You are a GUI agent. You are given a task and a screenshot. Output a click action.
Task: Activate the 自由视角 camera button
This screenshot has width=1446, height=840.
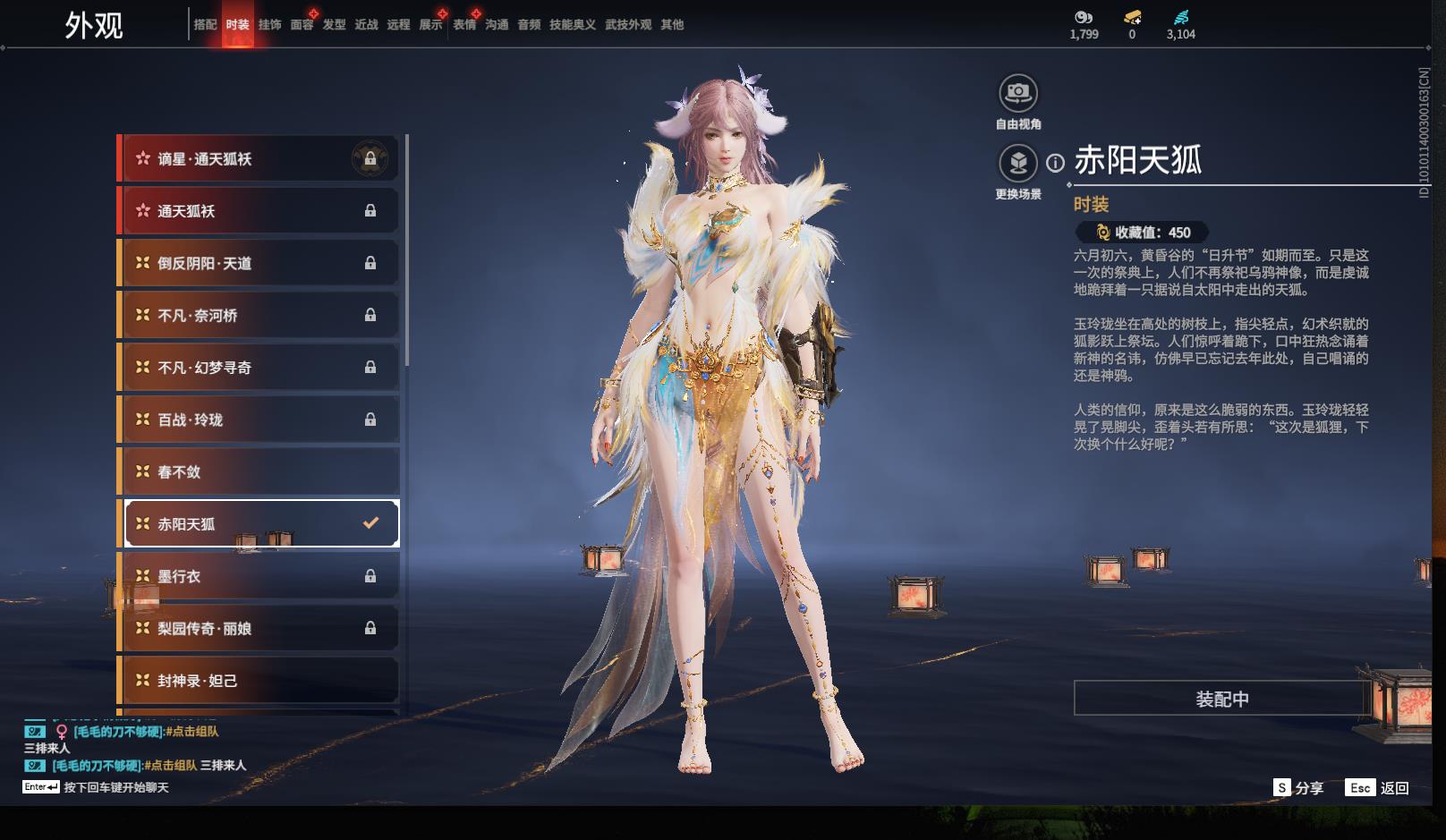[1017, 93]
